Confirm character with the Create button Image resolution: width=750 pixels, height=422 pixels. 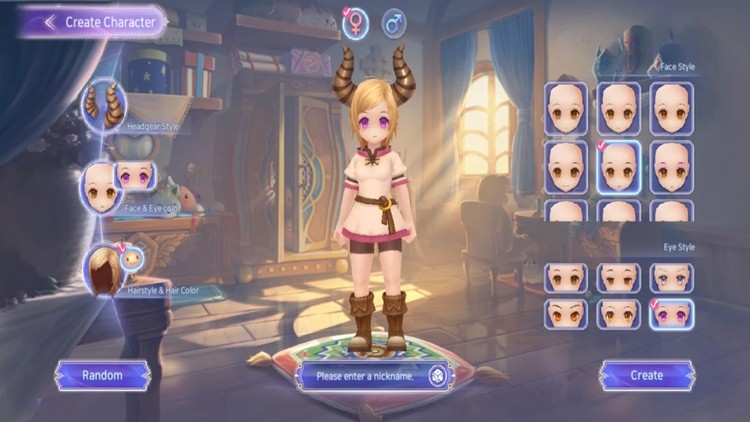point(646,375)
